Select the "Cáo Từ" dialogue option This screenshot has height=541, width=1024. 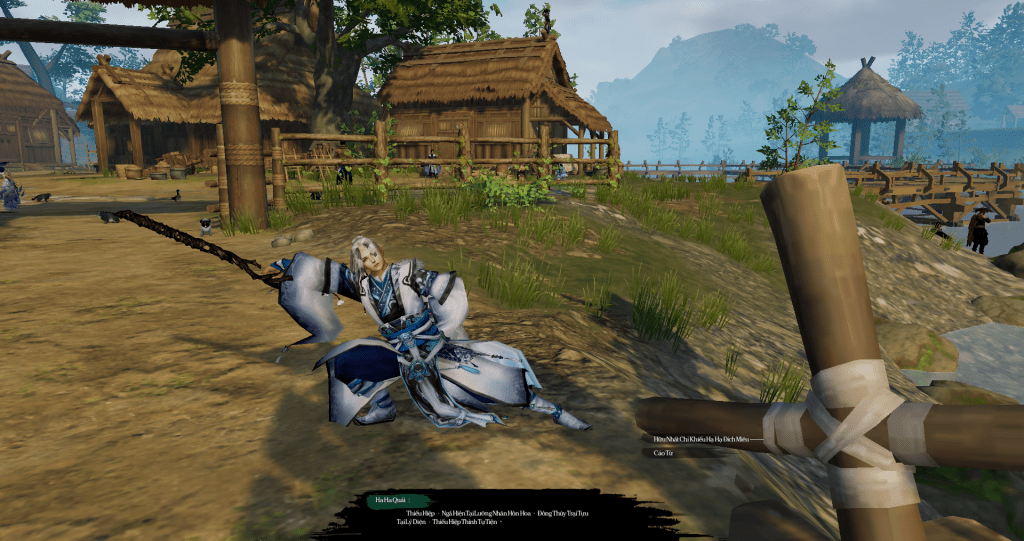[x=661, y=453]
